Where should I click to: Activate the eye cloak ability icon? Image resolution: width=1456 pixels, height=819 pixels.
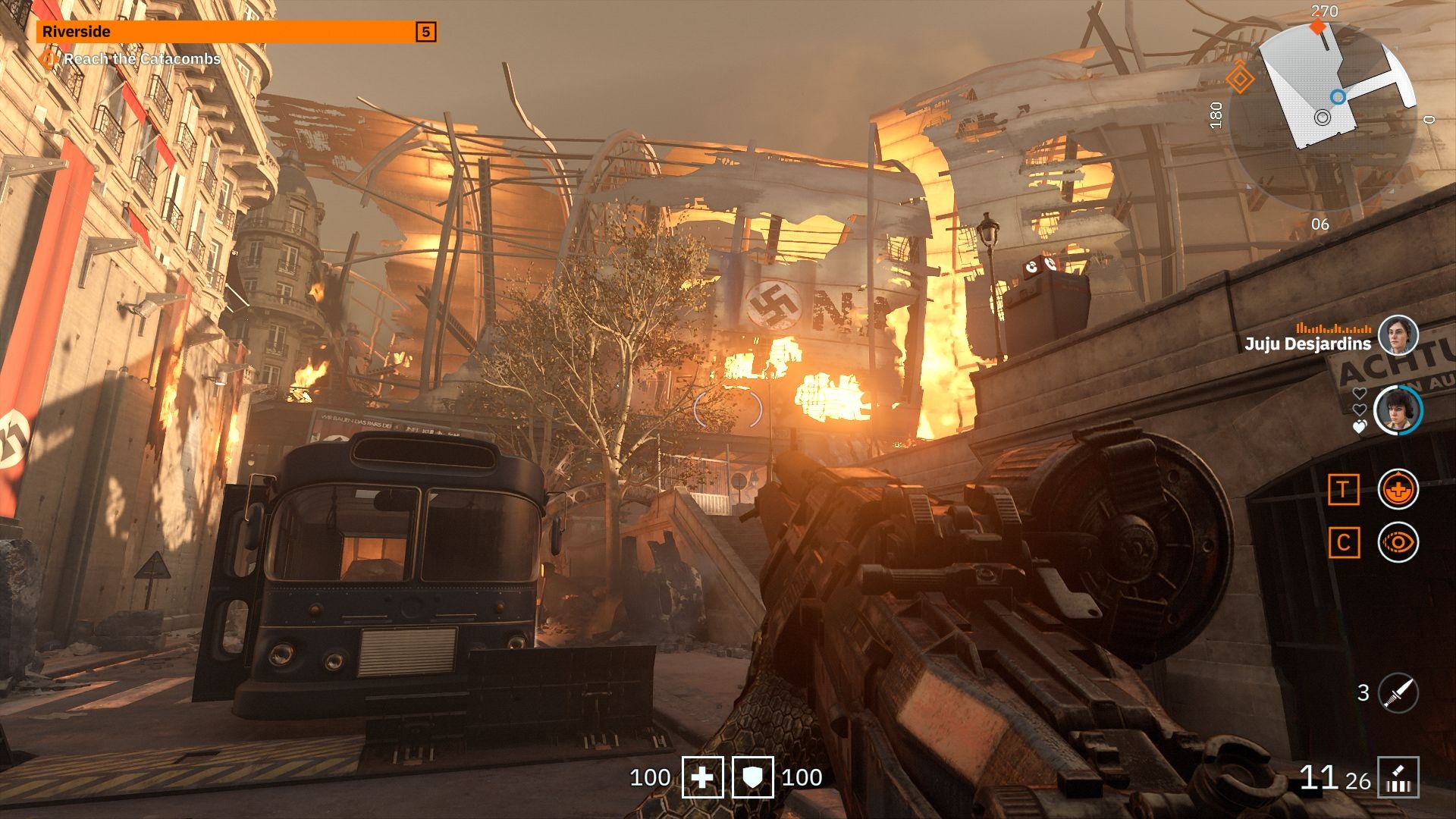pyautogui.click(x=1398, y=542)
